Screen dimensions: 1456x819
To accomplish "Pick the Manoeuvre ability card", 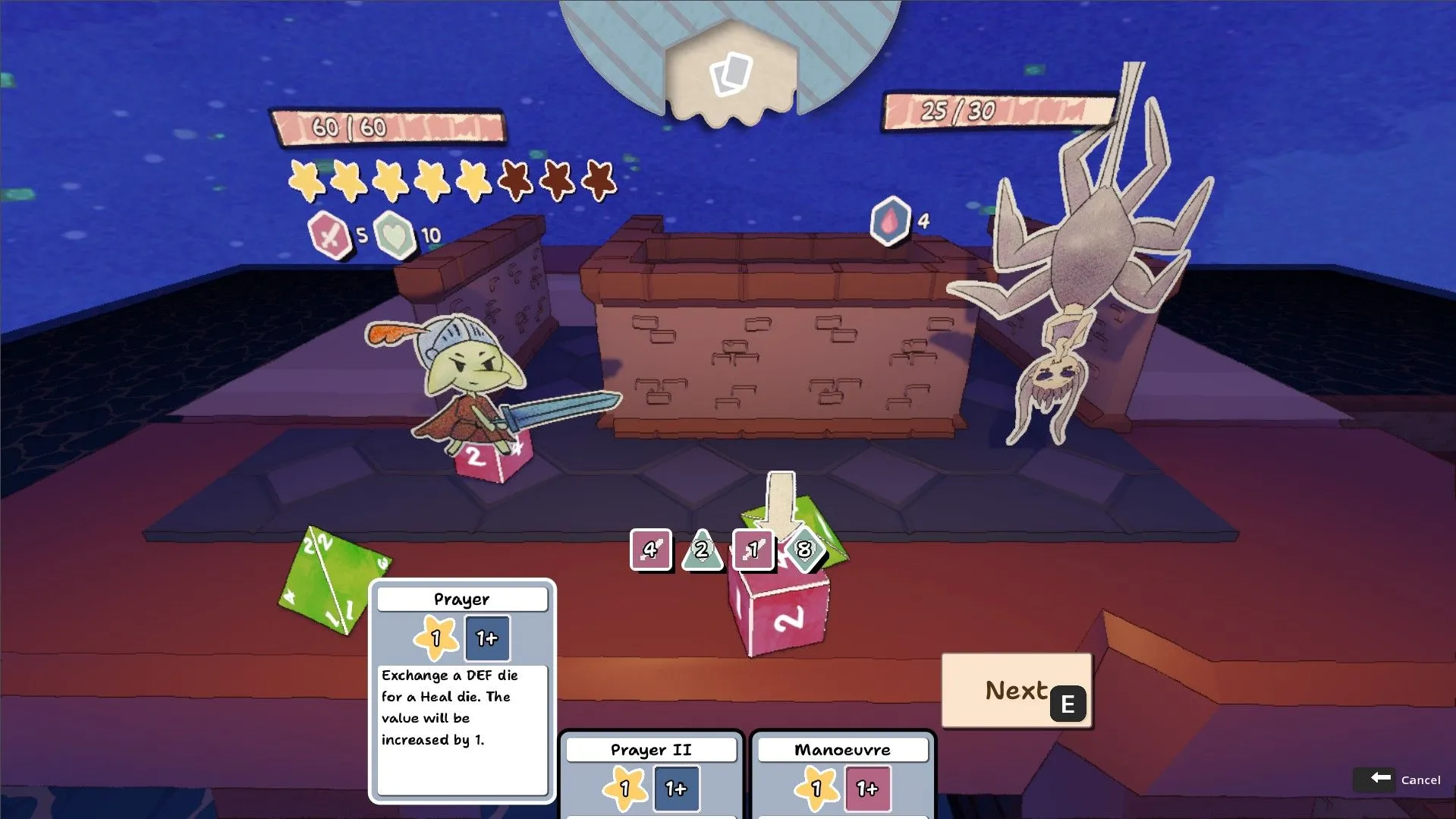I will (842, 776).
